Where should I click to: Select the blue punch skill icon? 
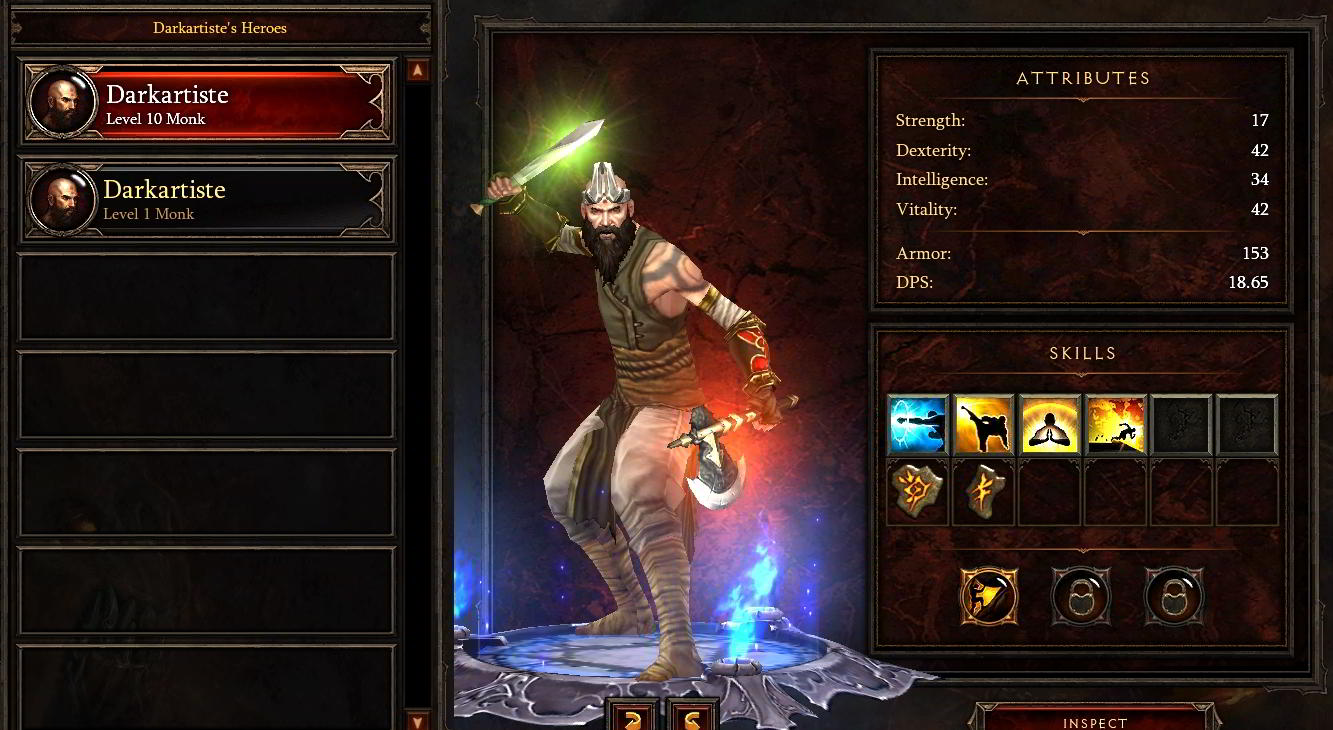click(x=918, y=425)
